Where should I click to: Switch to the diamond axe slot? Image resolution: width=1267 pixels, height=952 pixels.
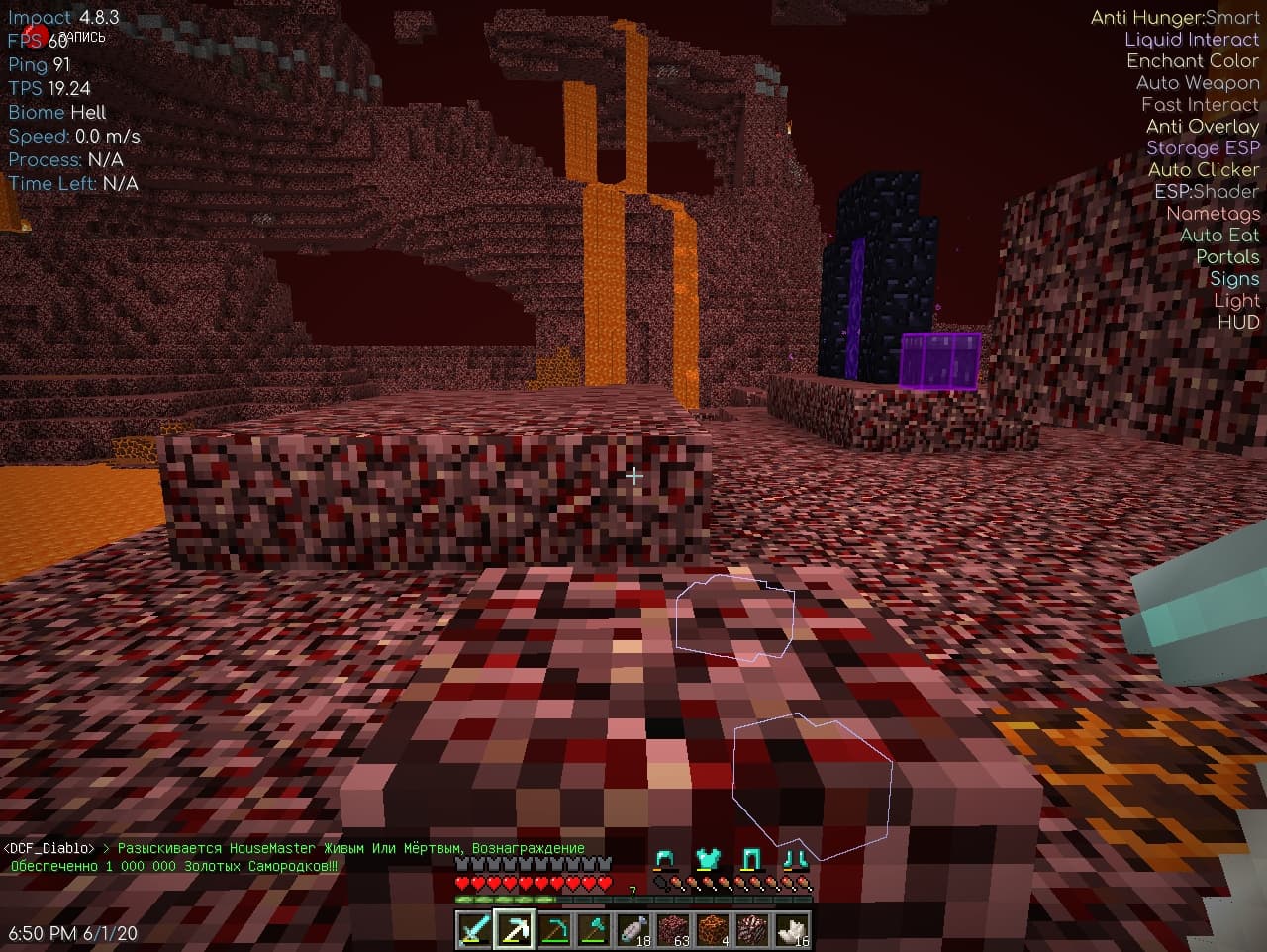coord(594,930)
